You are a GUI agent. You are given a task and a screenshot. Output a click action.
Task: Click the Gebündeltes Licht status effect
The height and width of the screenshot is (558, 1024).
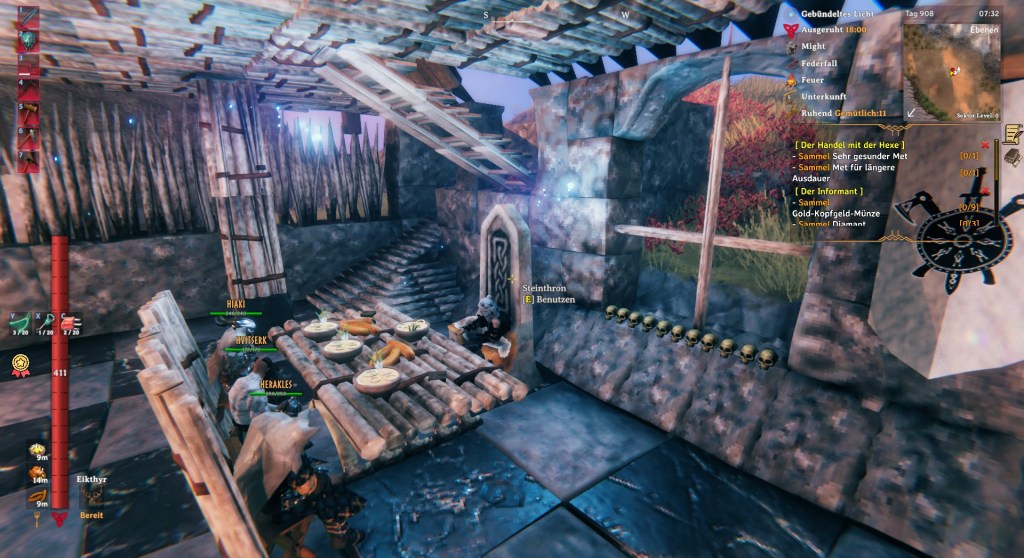(790, 14)
